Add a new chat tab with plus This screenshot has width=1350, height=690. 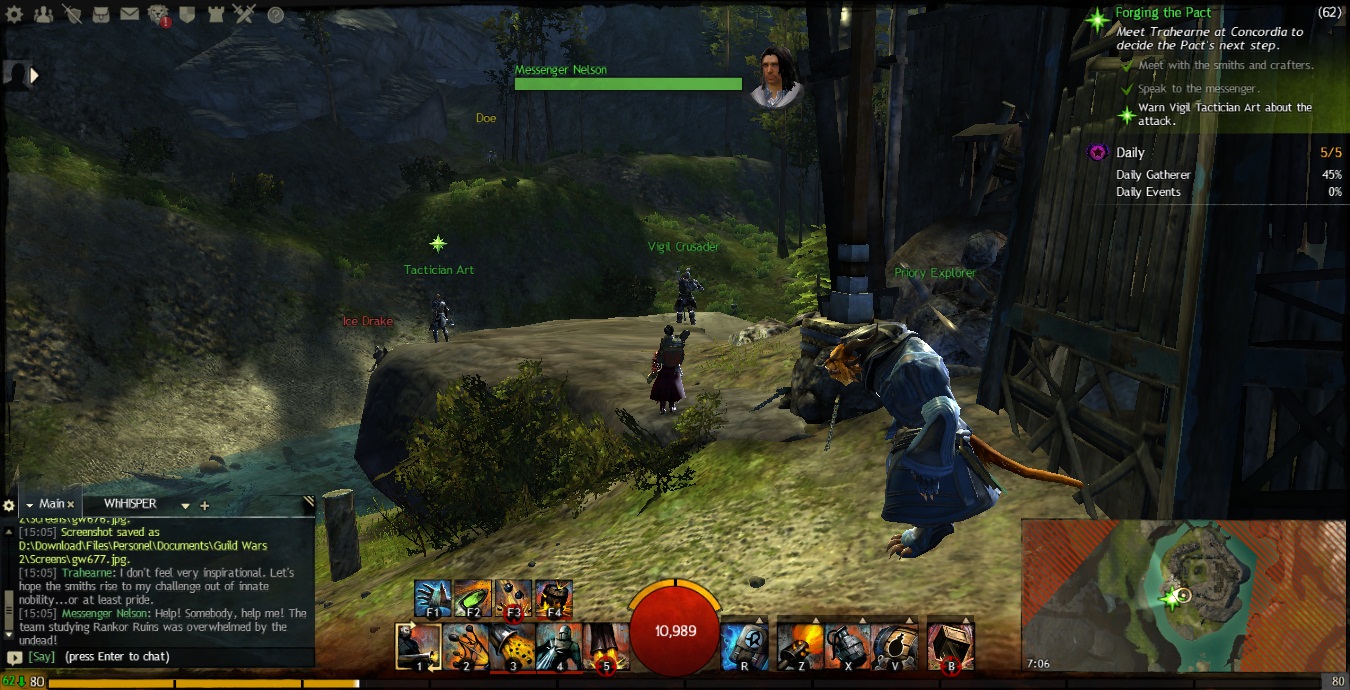pyautogui.click(x=205, y=506)
